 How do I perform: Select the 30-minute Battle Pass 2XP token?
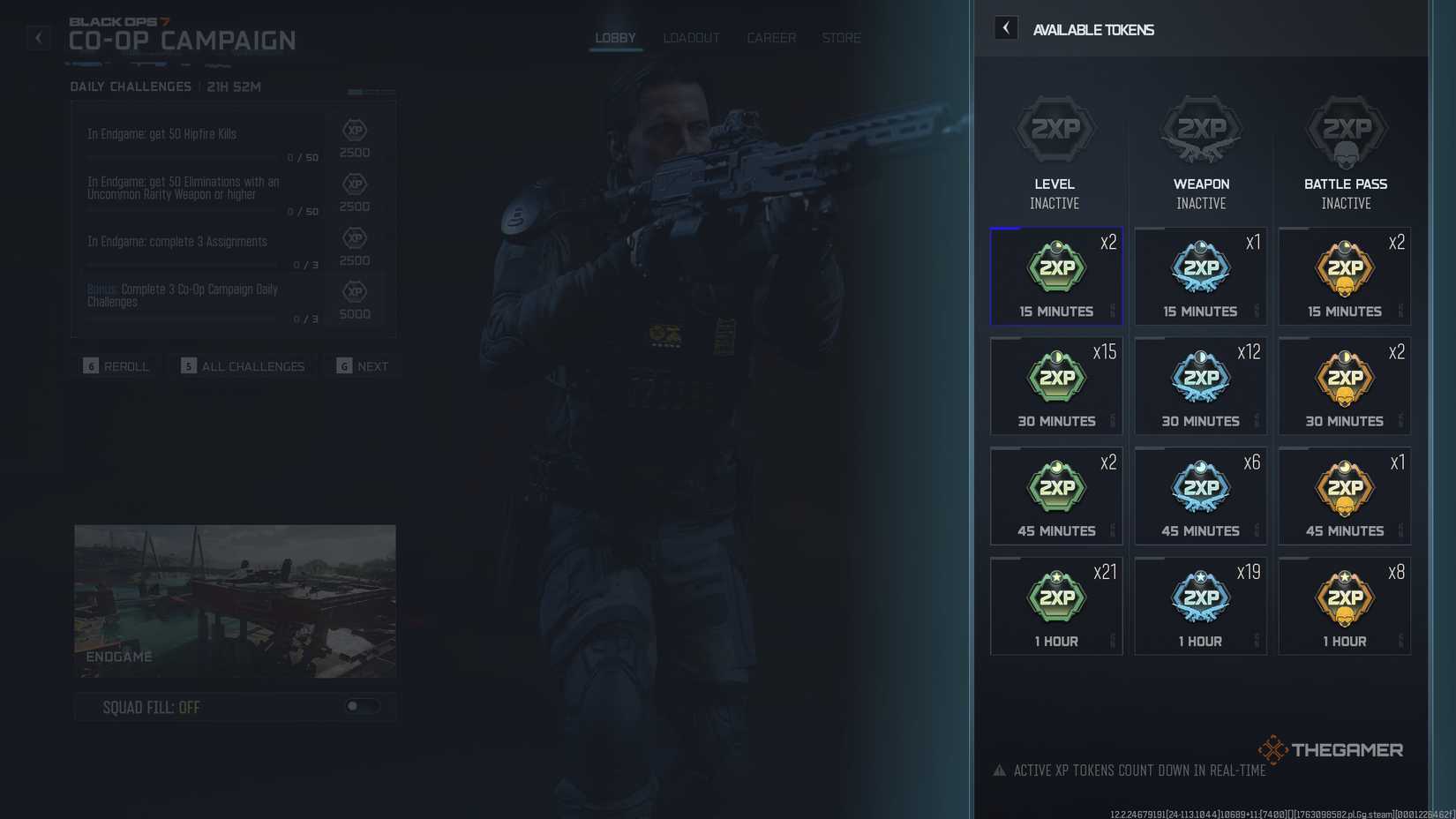point(1345,386)
